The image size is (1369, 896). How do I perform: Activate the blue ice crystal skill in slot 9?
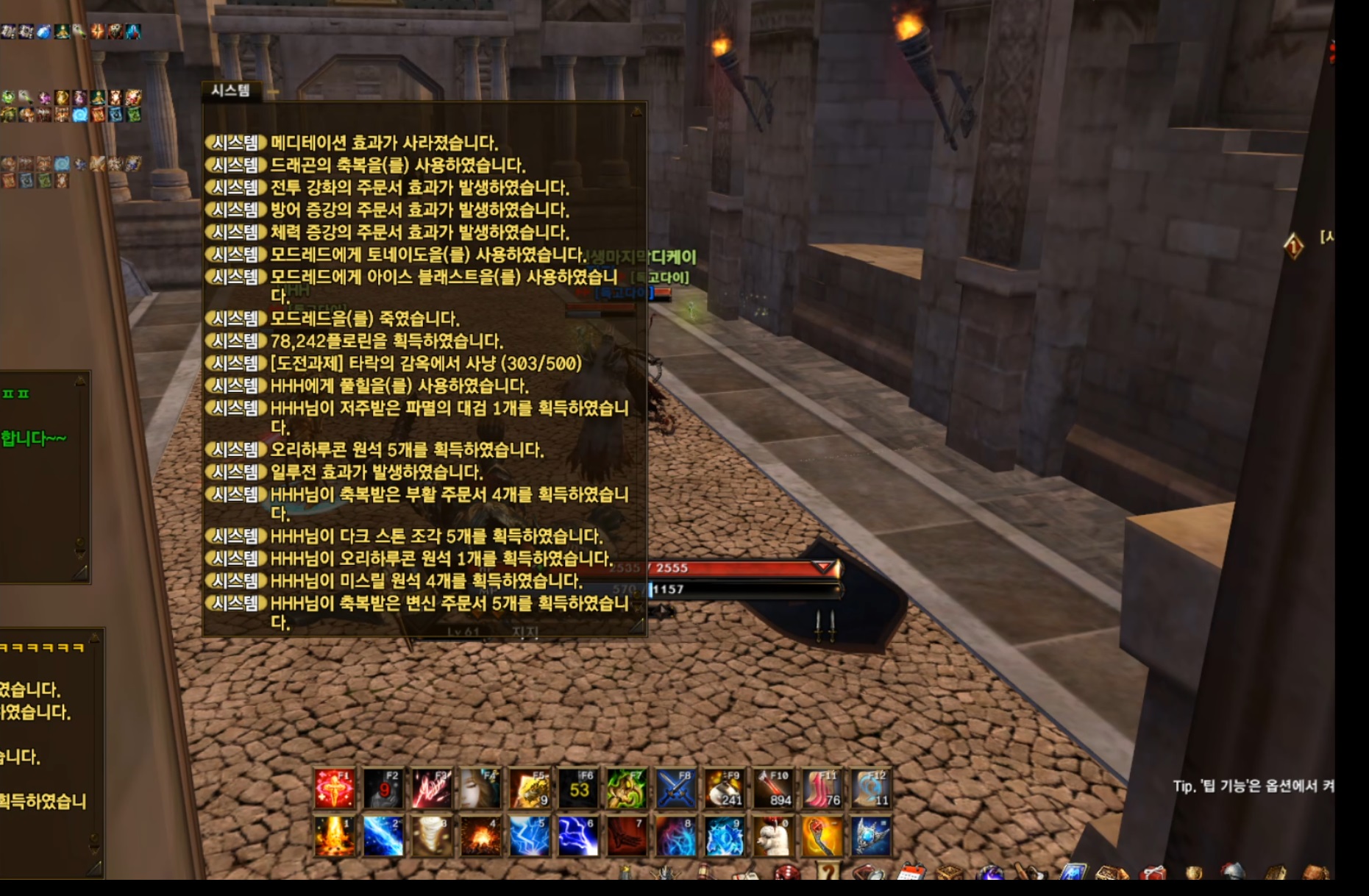[724, 836]
